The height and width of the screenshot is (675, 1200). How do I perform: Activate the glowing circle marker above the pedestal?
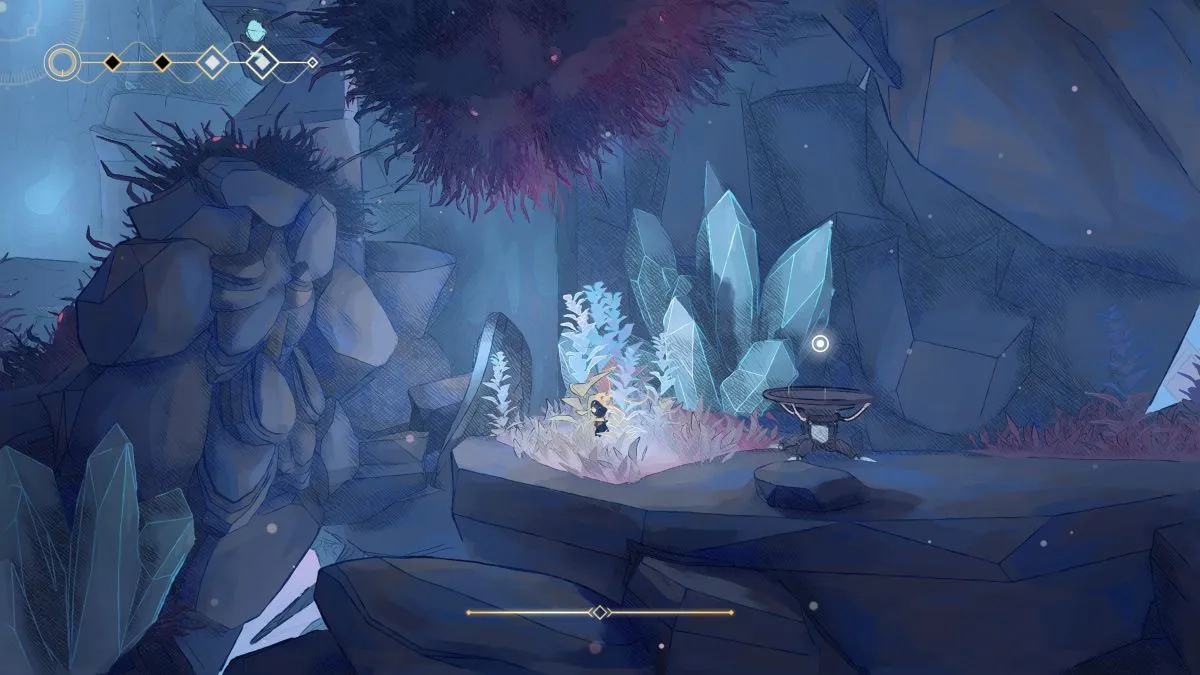click(820, 344)
